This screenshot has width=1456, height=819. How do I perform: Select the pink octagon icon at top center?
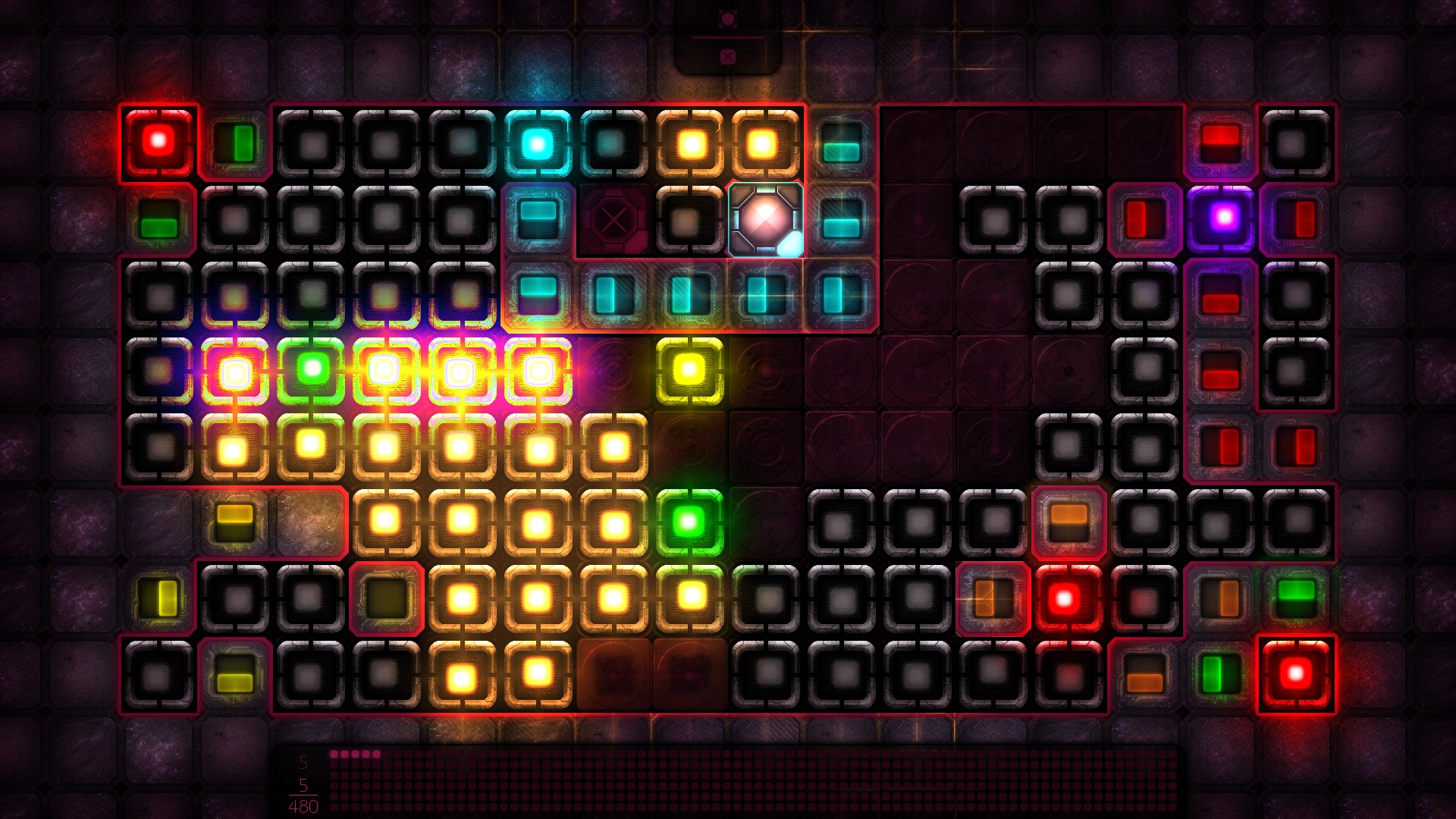point(728,17)
